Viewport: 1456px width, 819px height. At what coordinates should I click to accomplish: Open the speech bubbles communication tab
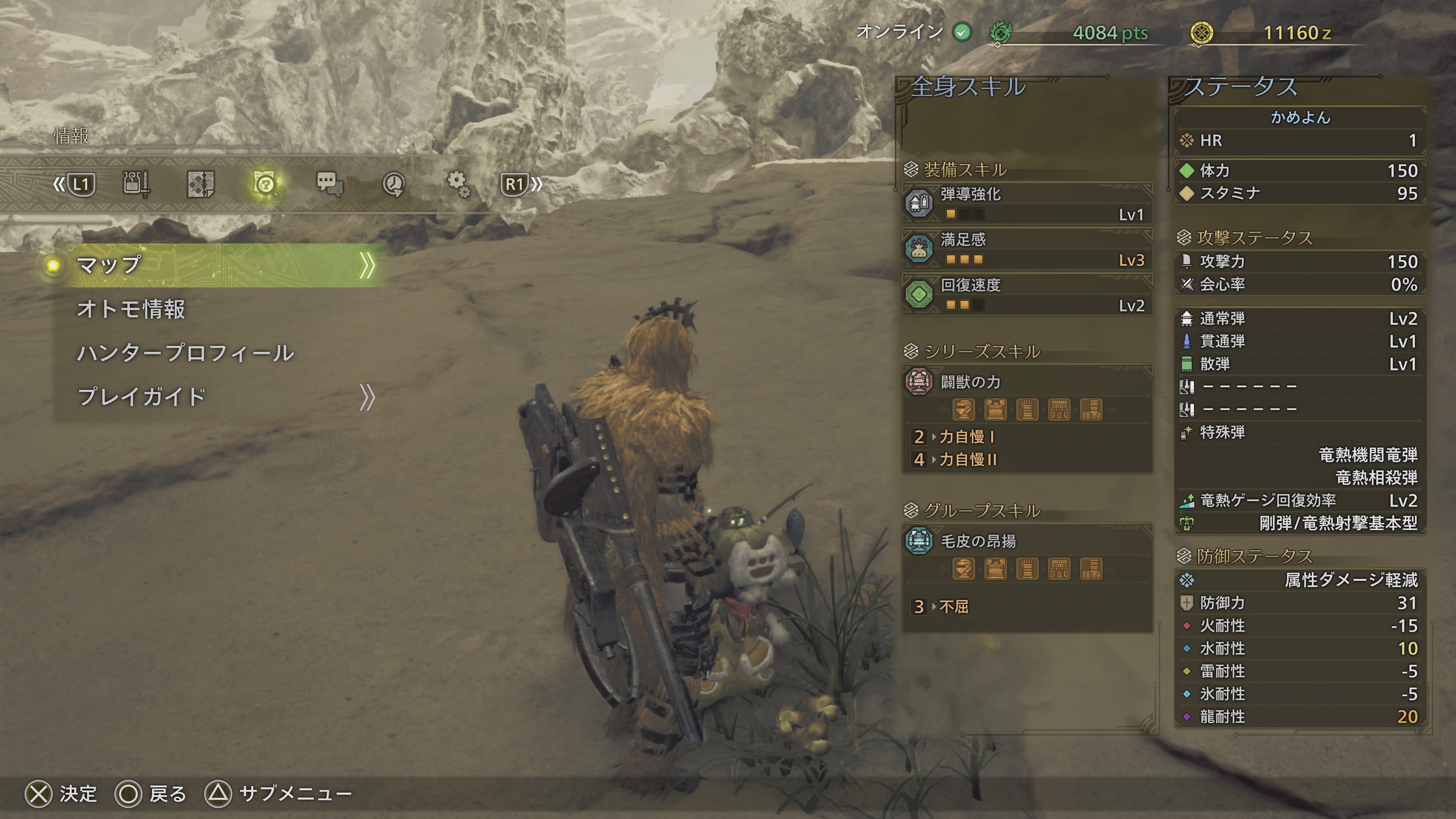[x=329, y=184]
